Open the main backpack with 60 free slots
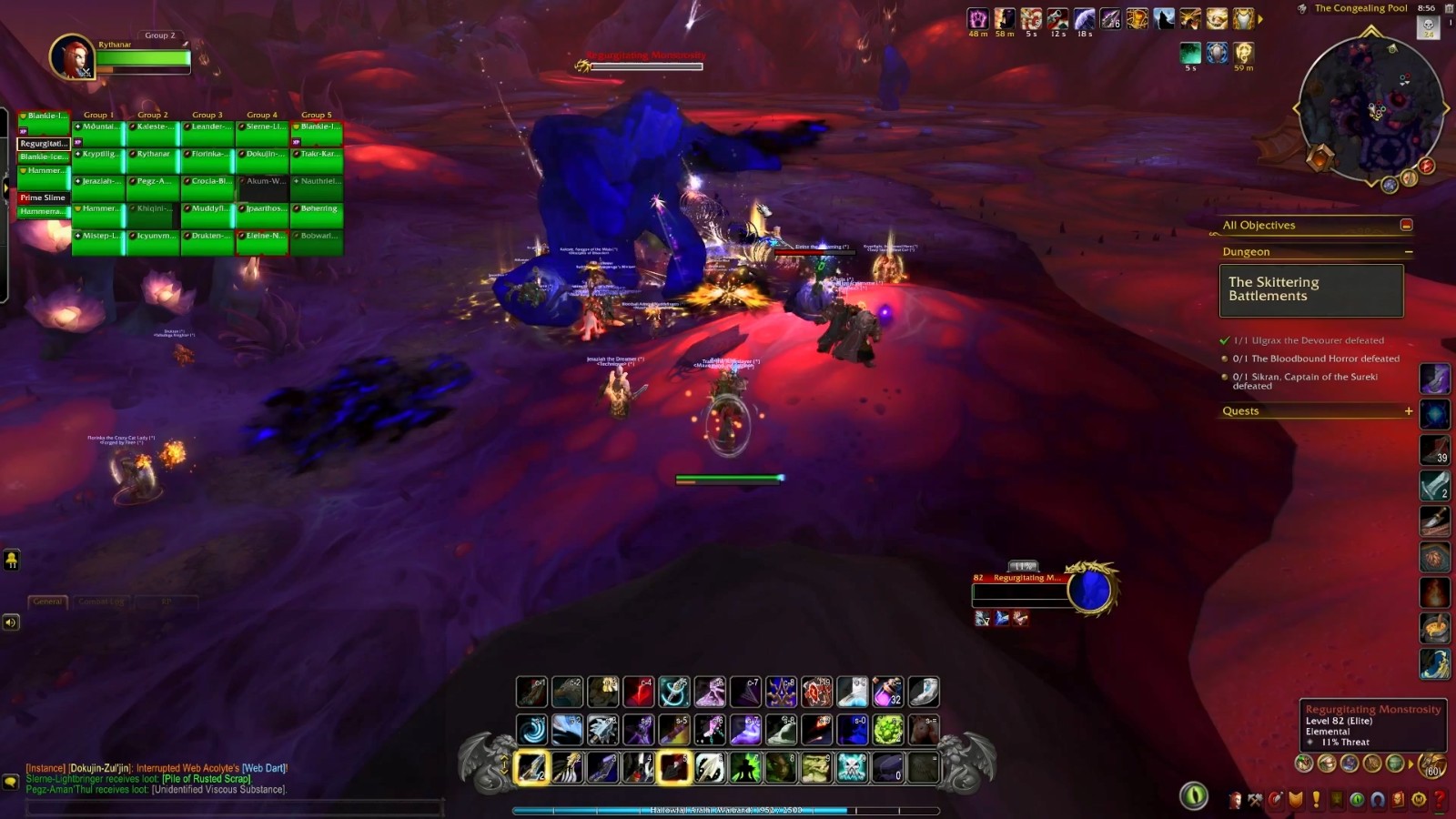This screenshot has width=1456, height=819. (1431, 764)
